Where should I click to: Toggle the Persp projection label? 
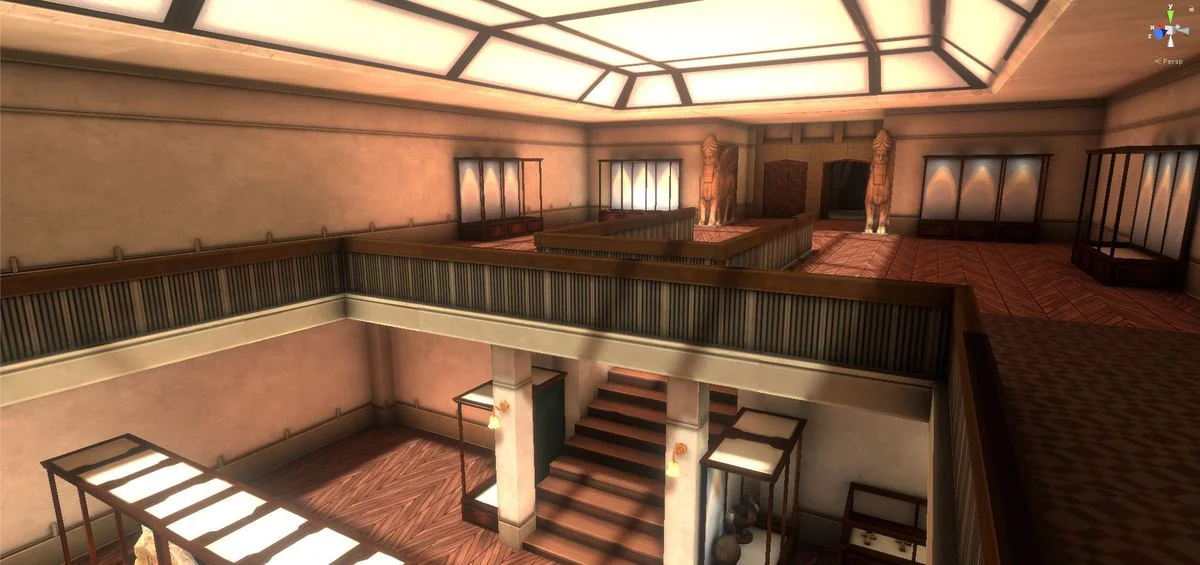point(1171,61)
